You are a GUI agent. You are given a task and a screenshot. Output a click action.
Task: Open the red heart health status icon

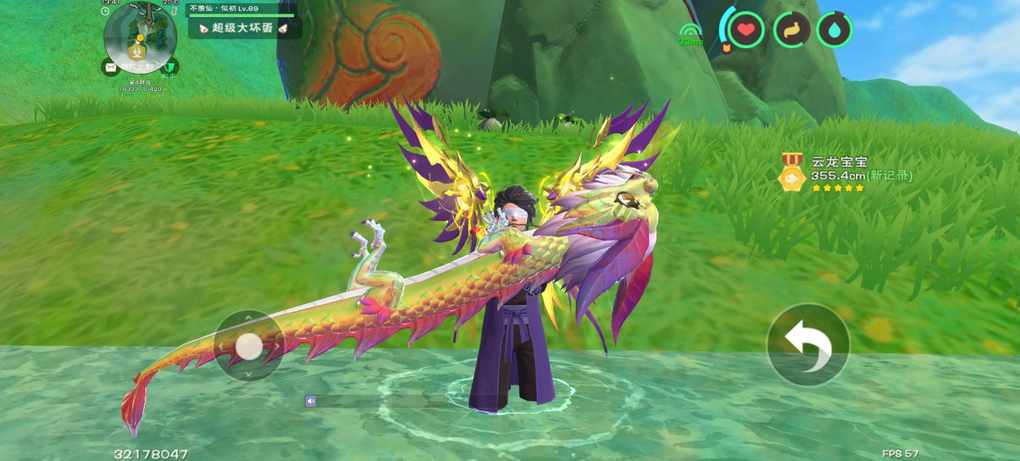point(745,29)
